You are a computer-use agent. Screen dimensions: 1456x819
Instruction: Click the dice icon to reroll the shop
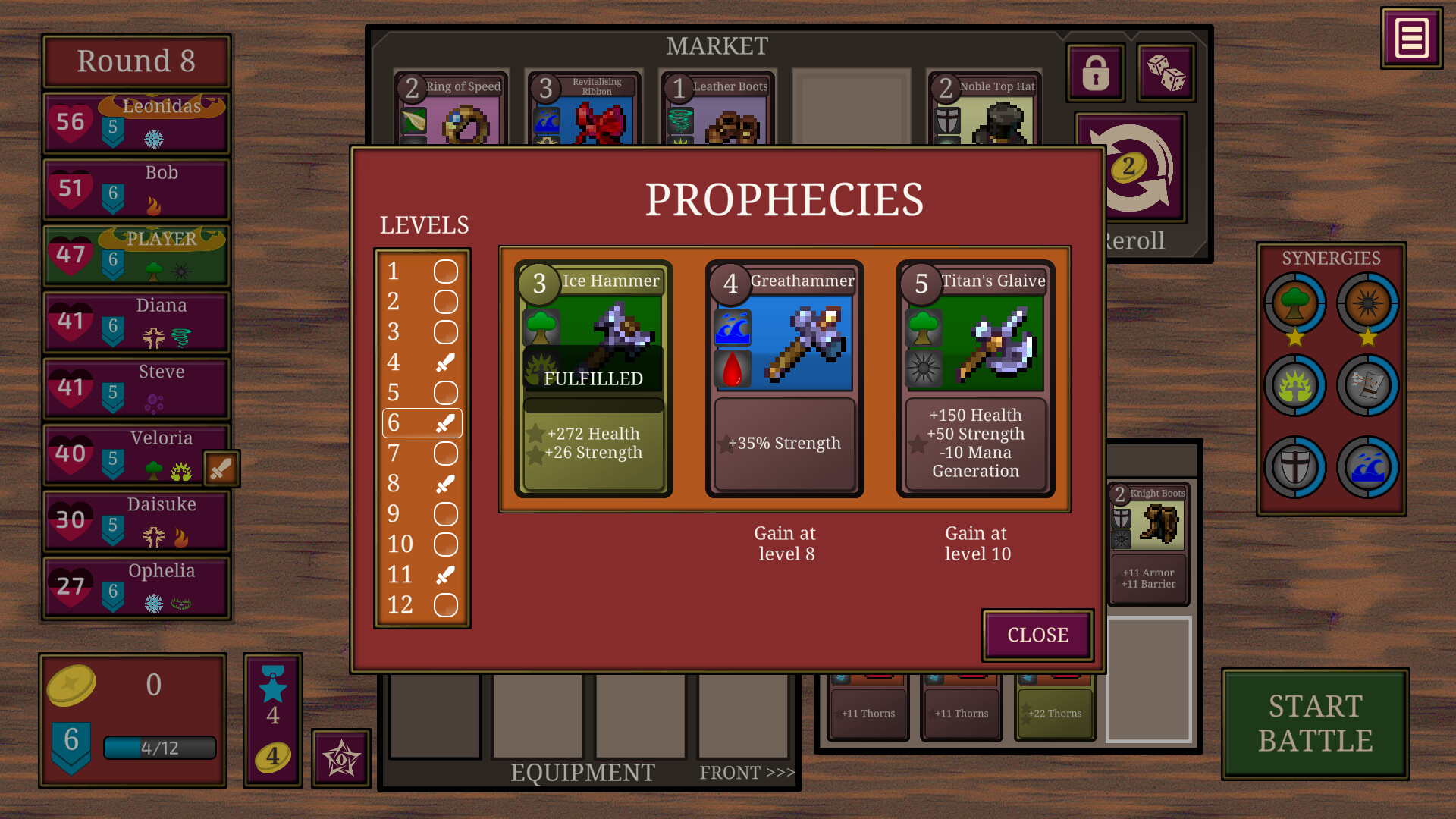click(1166, 72)
